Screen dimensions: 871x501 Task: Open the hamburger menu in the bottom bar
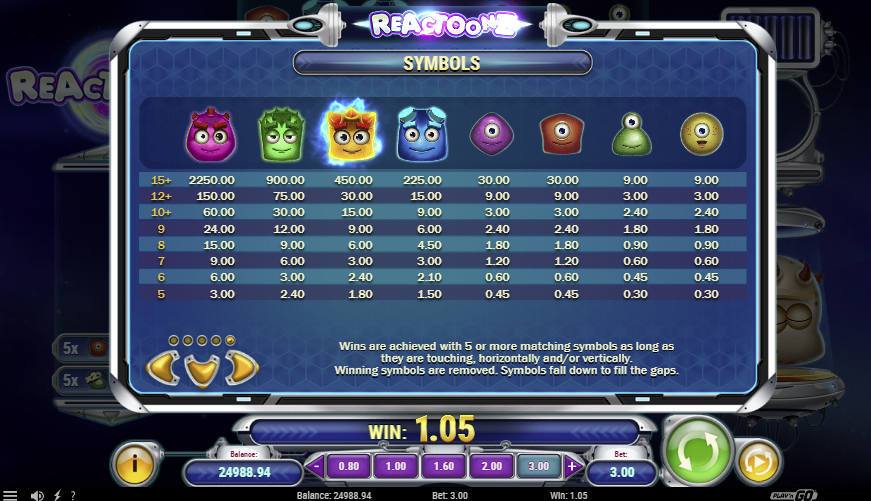(10, 494)
